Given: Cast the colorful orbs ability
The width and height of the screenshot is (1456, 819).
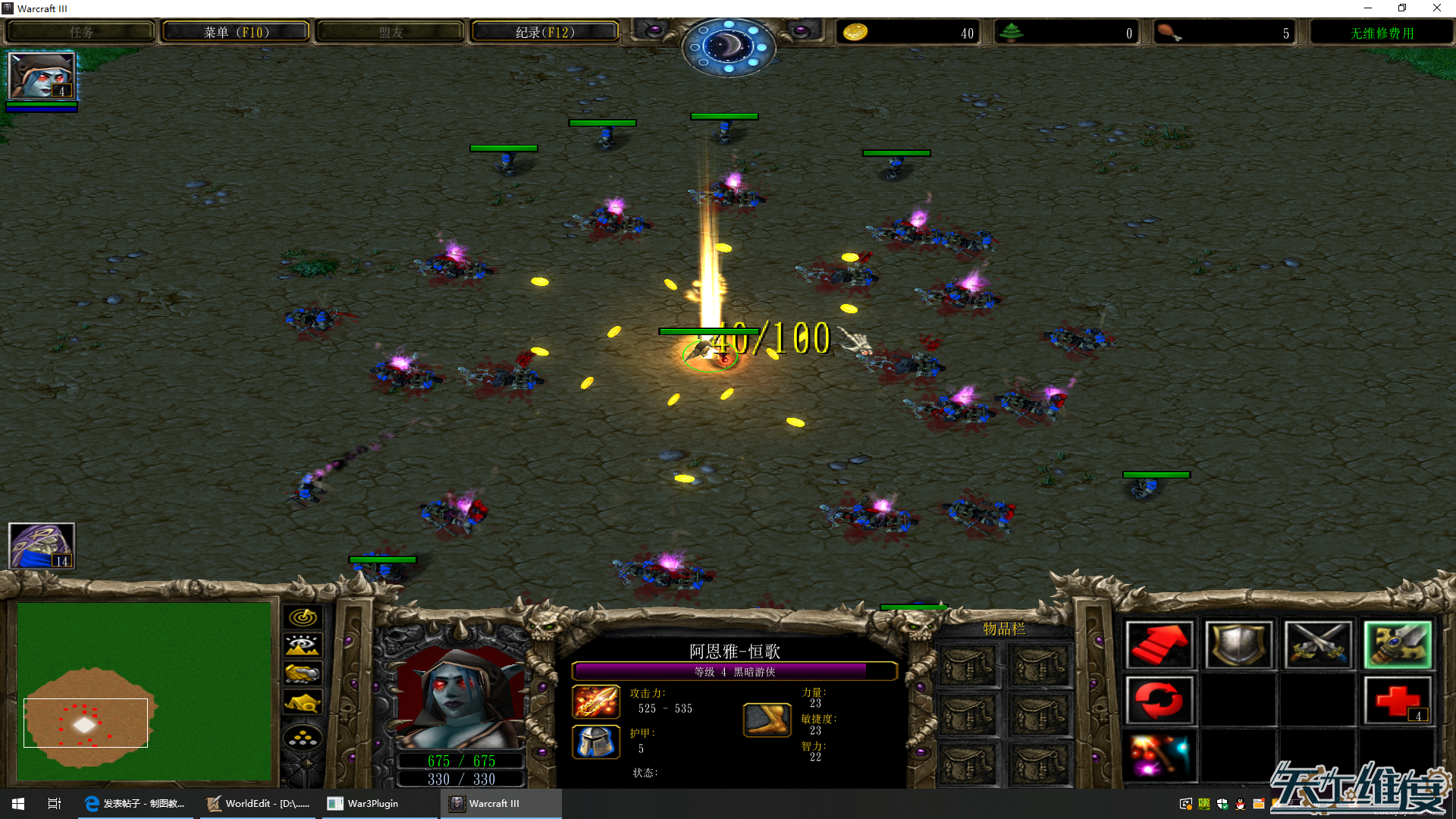Looking at the screenshot, I should coord(1159,755).
